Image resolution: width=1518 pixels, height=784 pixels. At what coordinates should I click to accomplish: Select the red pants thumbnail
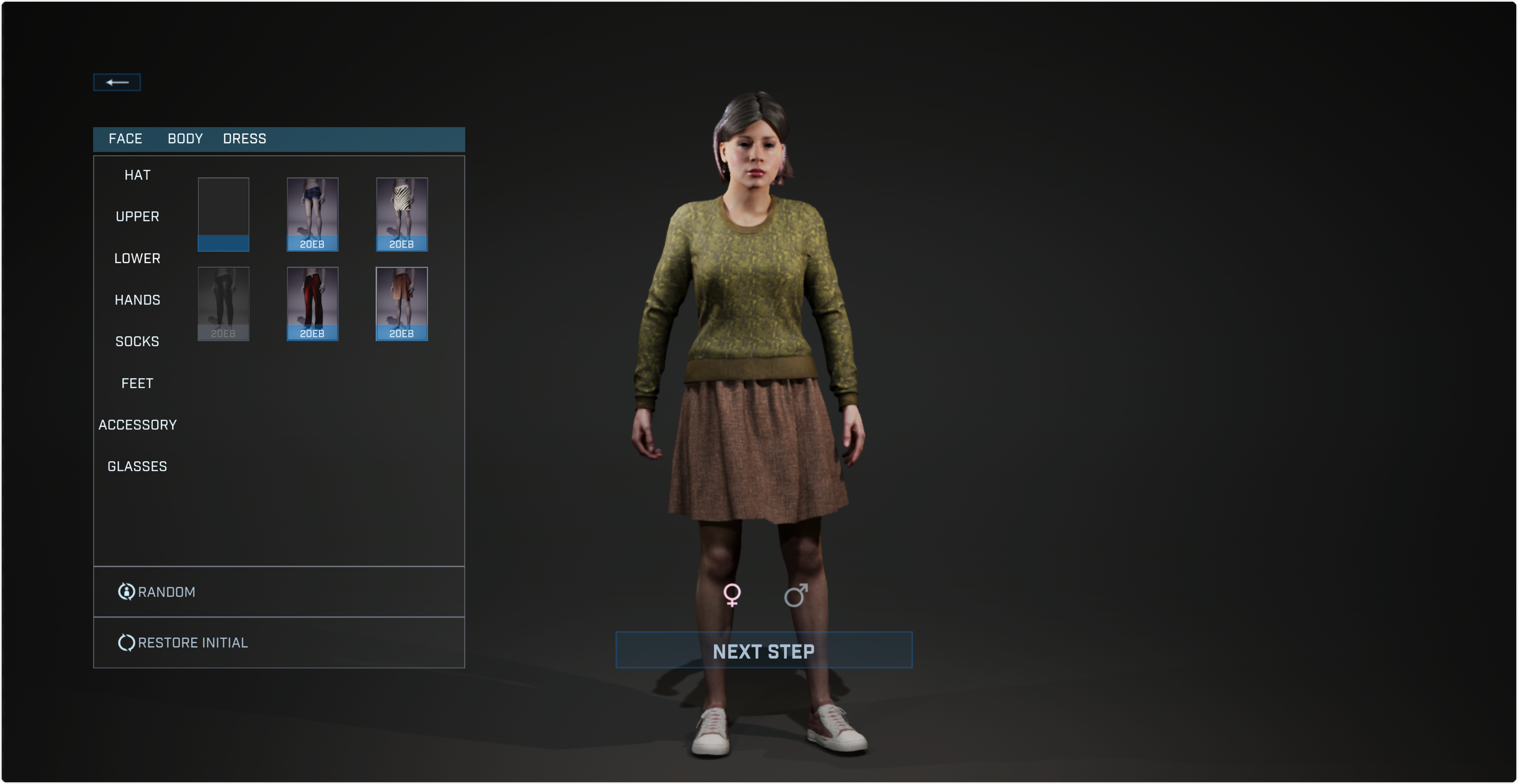click(x=312, y=304)
